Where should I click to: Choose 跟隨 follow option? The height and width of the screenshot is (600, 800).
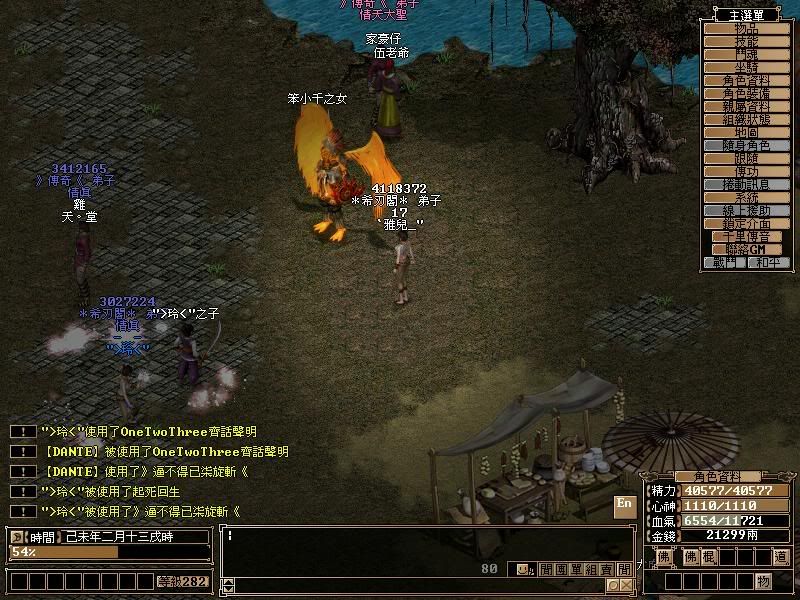(x=746, y=158)
